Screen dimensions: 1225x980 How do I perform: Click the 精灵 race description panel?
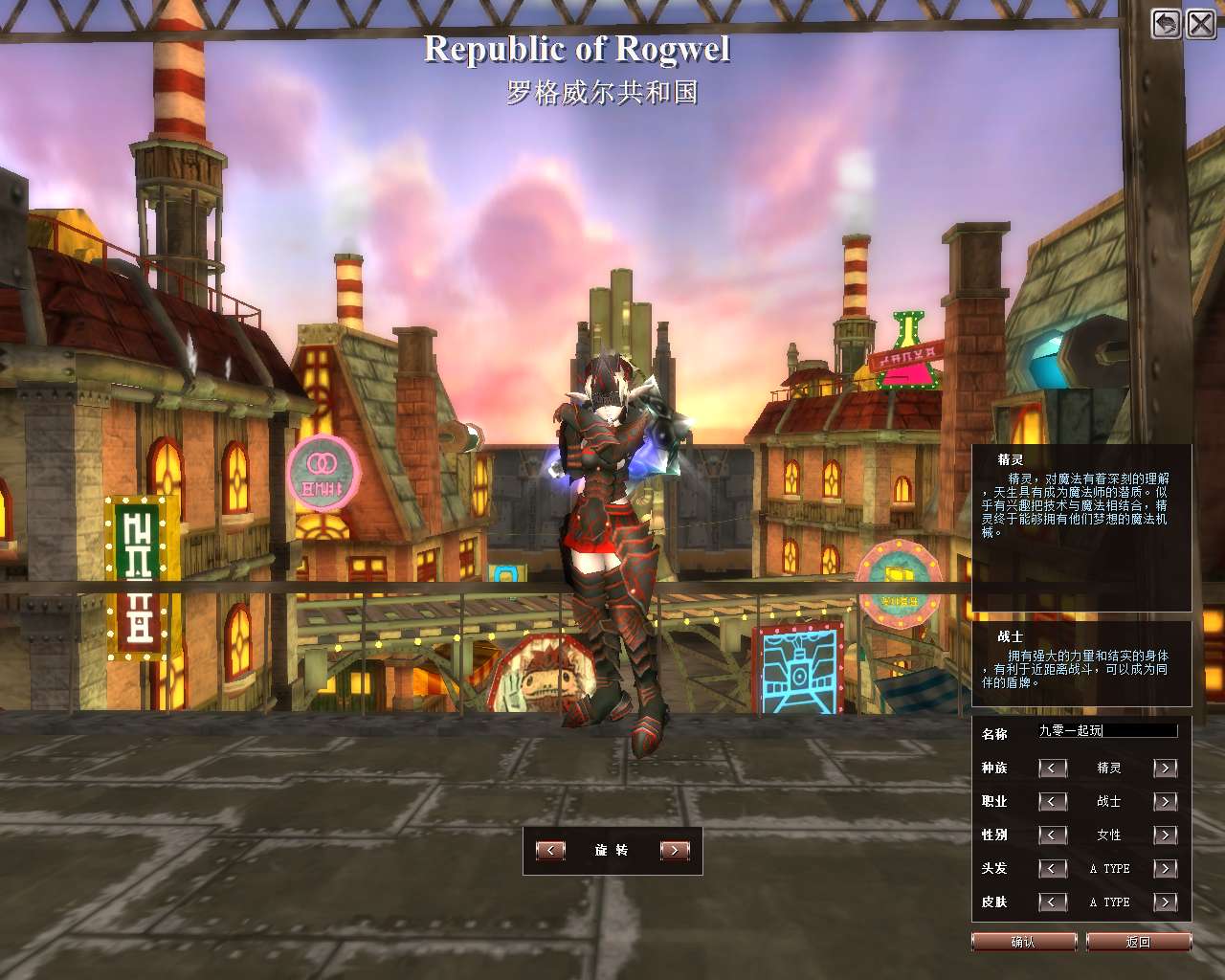[x=1080, y=526]
